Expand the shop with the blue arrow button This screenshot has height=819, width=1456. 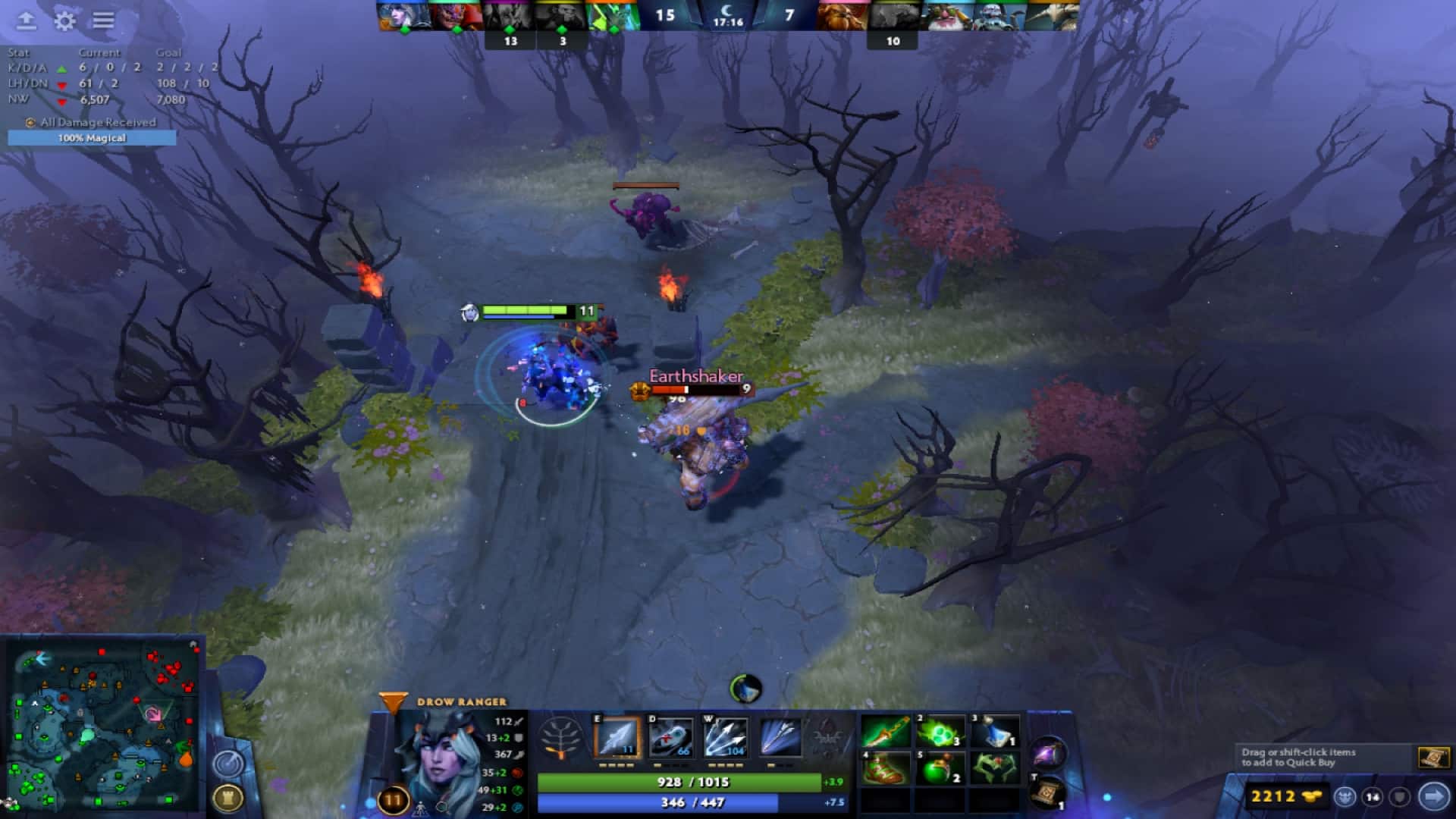point(1432,797)
